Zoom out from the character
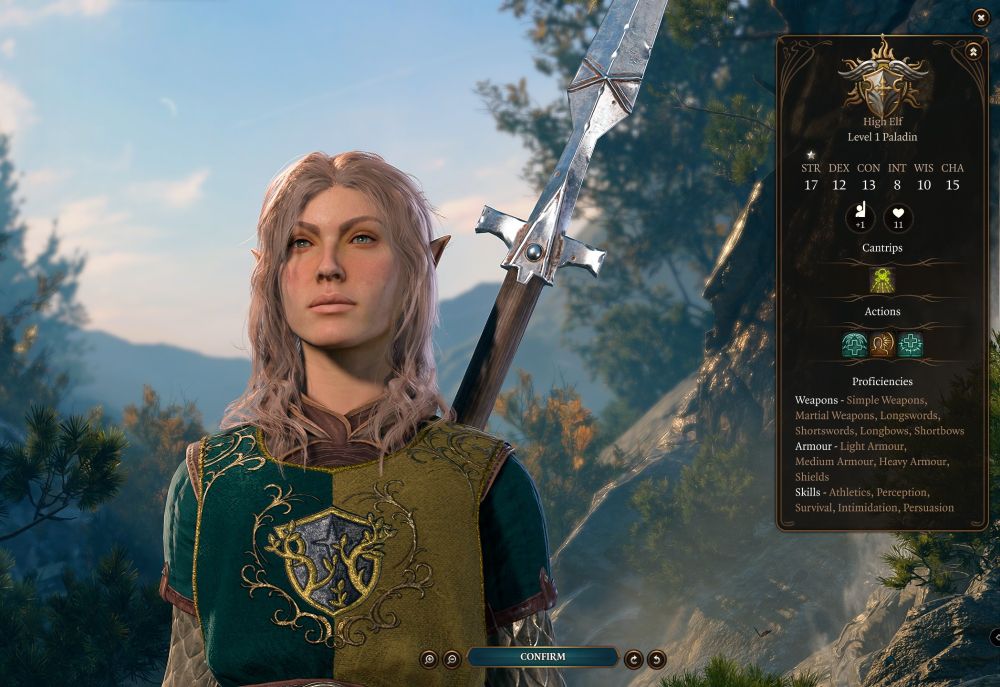Screen dimensions: 1000x687 coord(452,658)
